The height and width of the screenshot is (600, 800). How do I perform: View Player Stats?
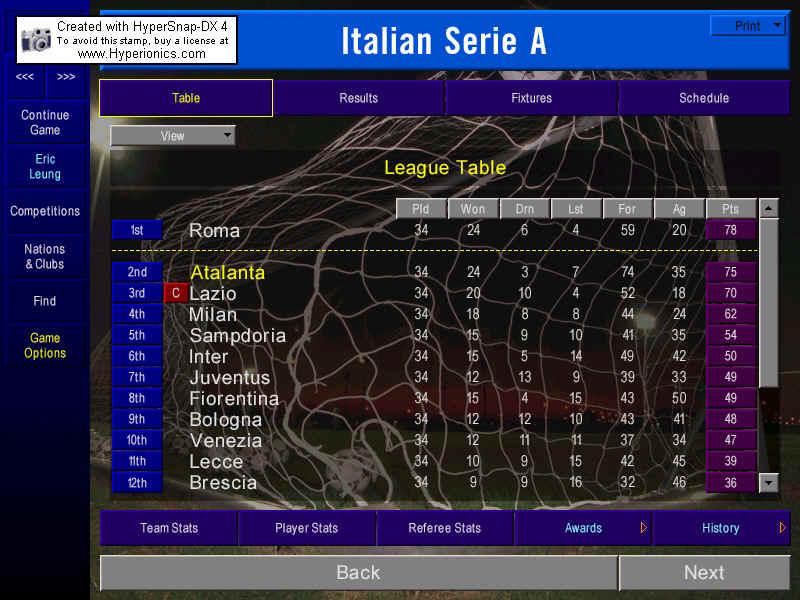tap(306, 528)
